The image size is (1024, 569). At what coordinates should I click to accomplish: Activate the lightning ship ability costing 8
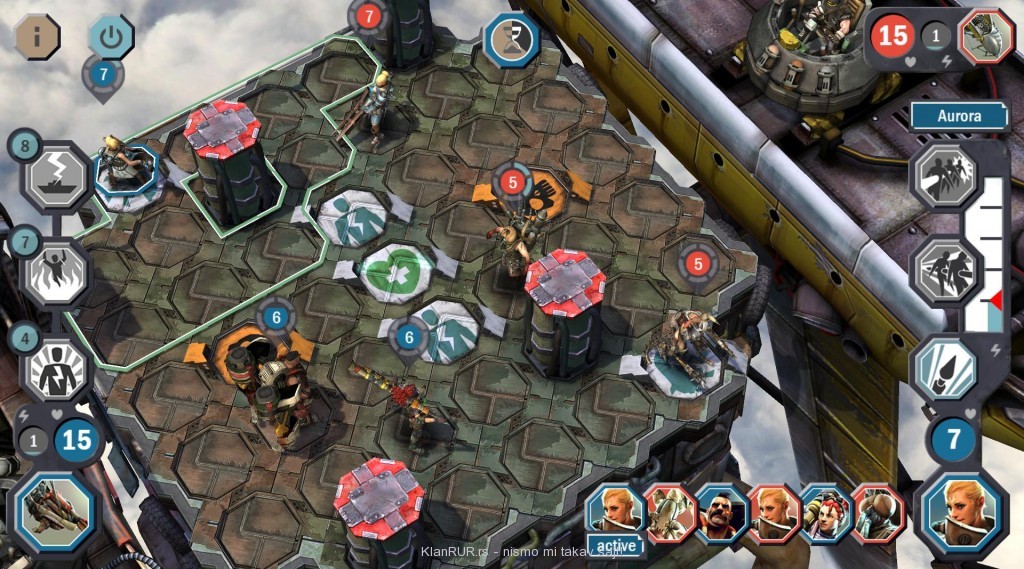[x=56, y=176]
